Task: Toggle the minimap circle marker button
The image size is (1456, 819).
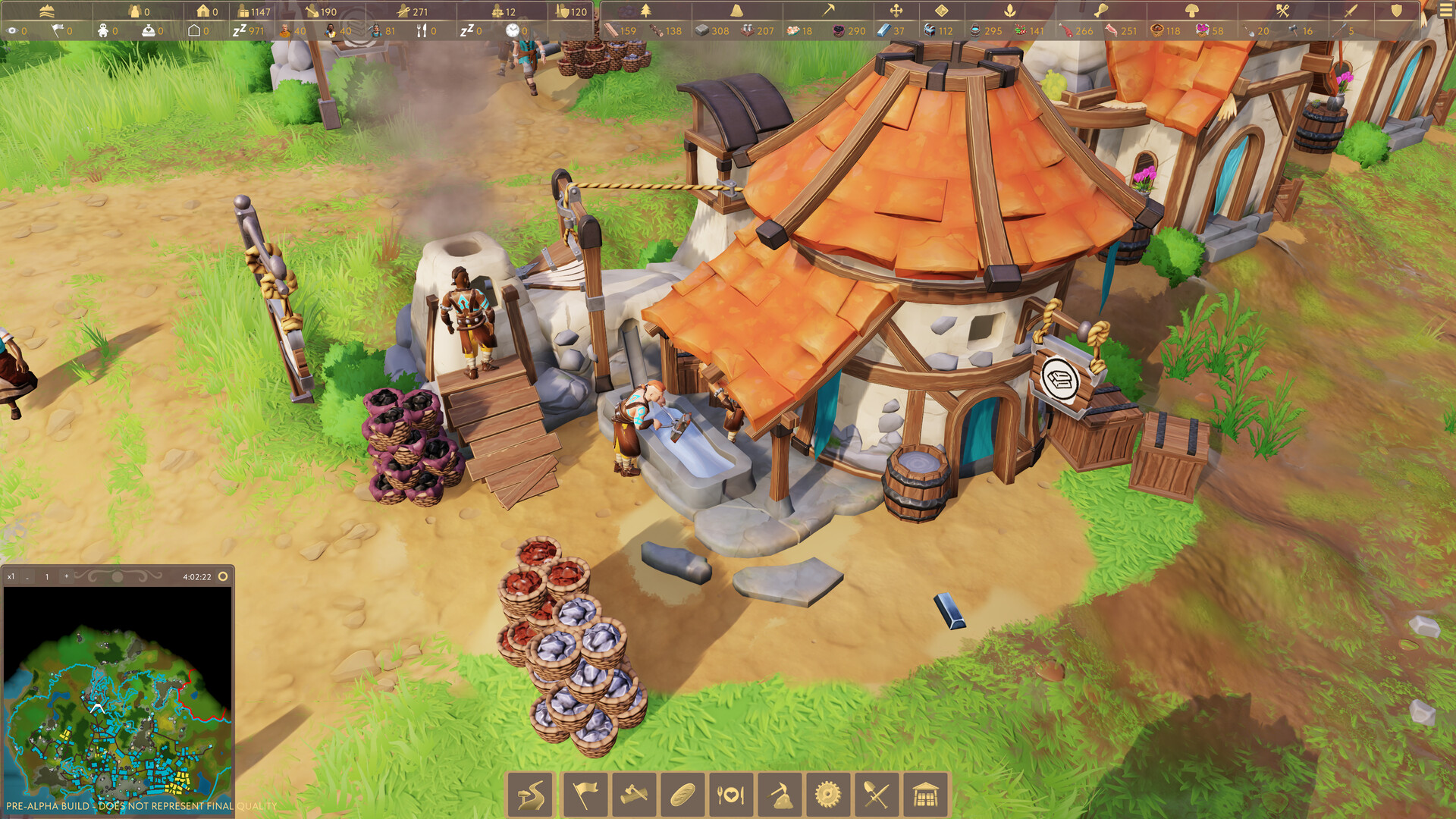Action: pyautogui.click(x=222, y=576)
